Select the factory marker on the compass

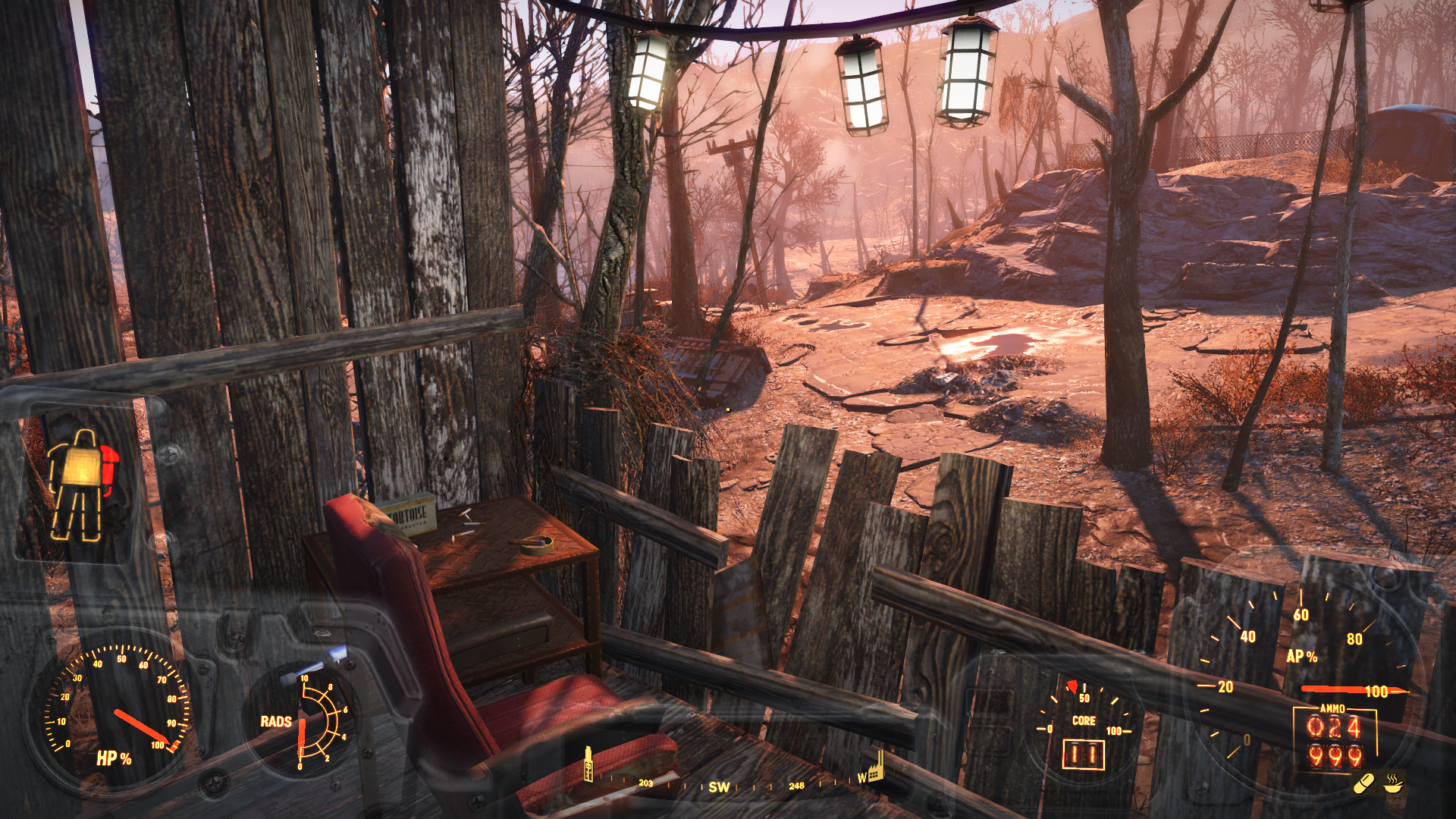click(x=874, y=767)
